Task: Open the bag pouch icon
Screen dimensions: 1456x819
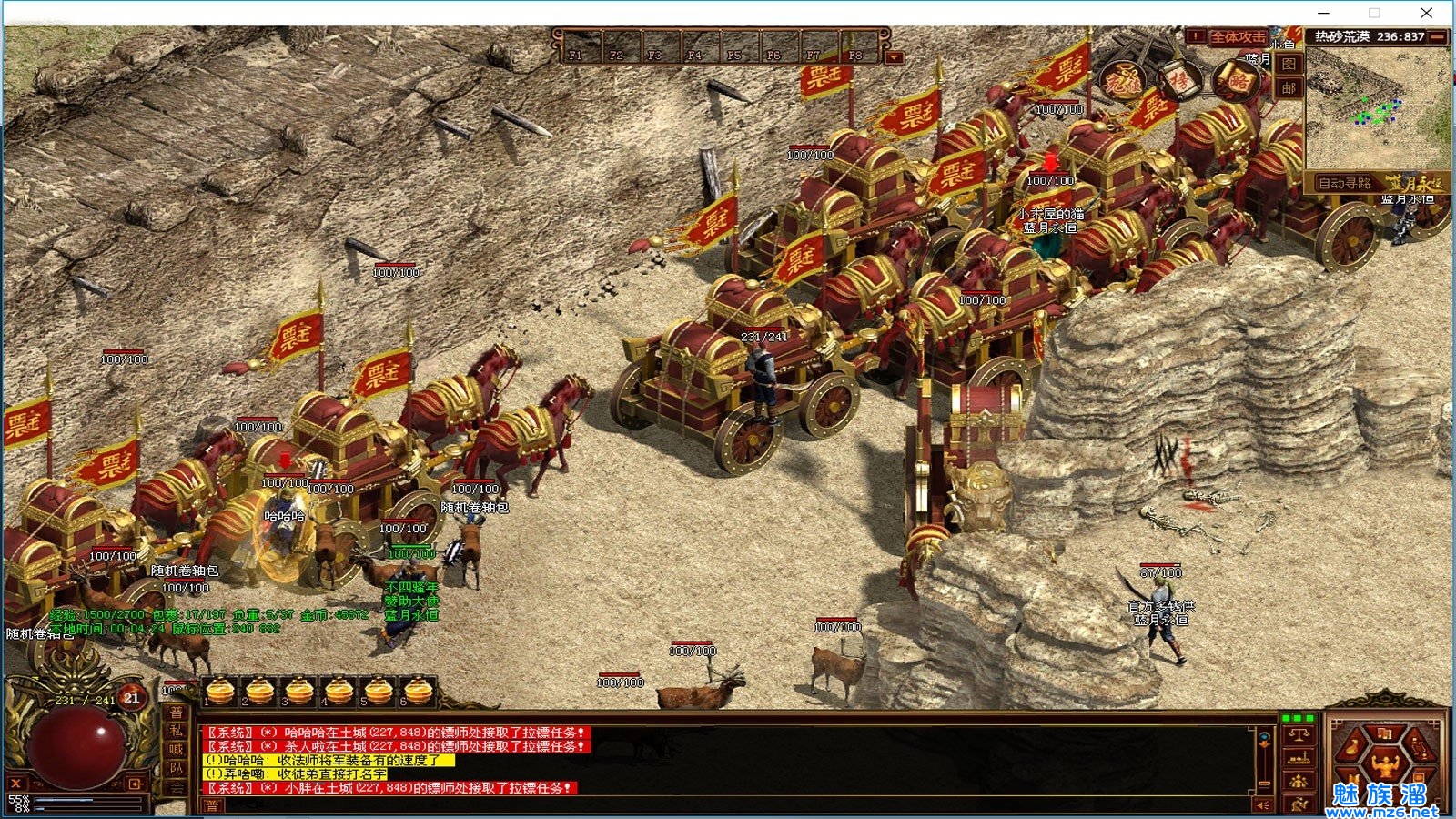Action: [1352, 747]
